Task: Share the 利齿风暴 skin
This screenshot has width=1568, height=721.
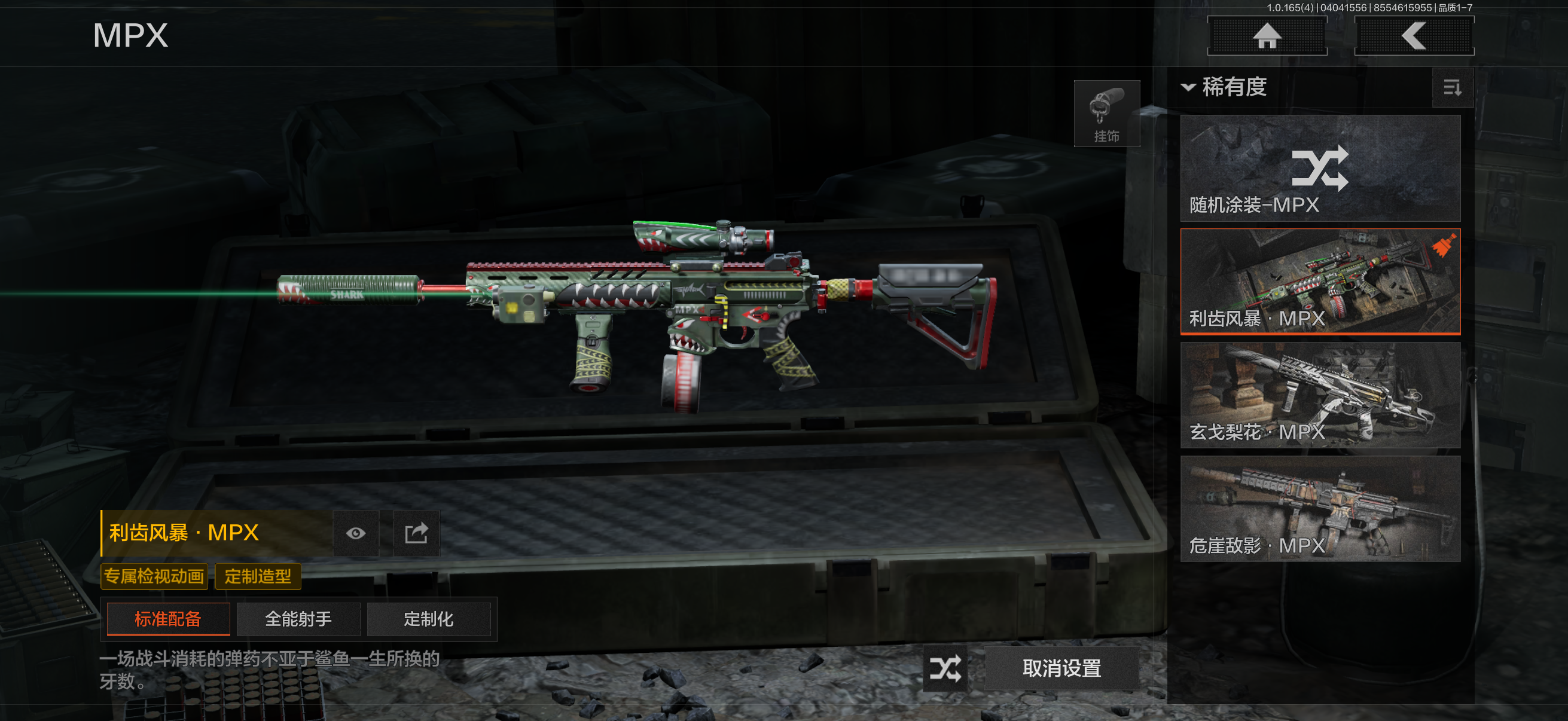Action: [x=416, y=534]
